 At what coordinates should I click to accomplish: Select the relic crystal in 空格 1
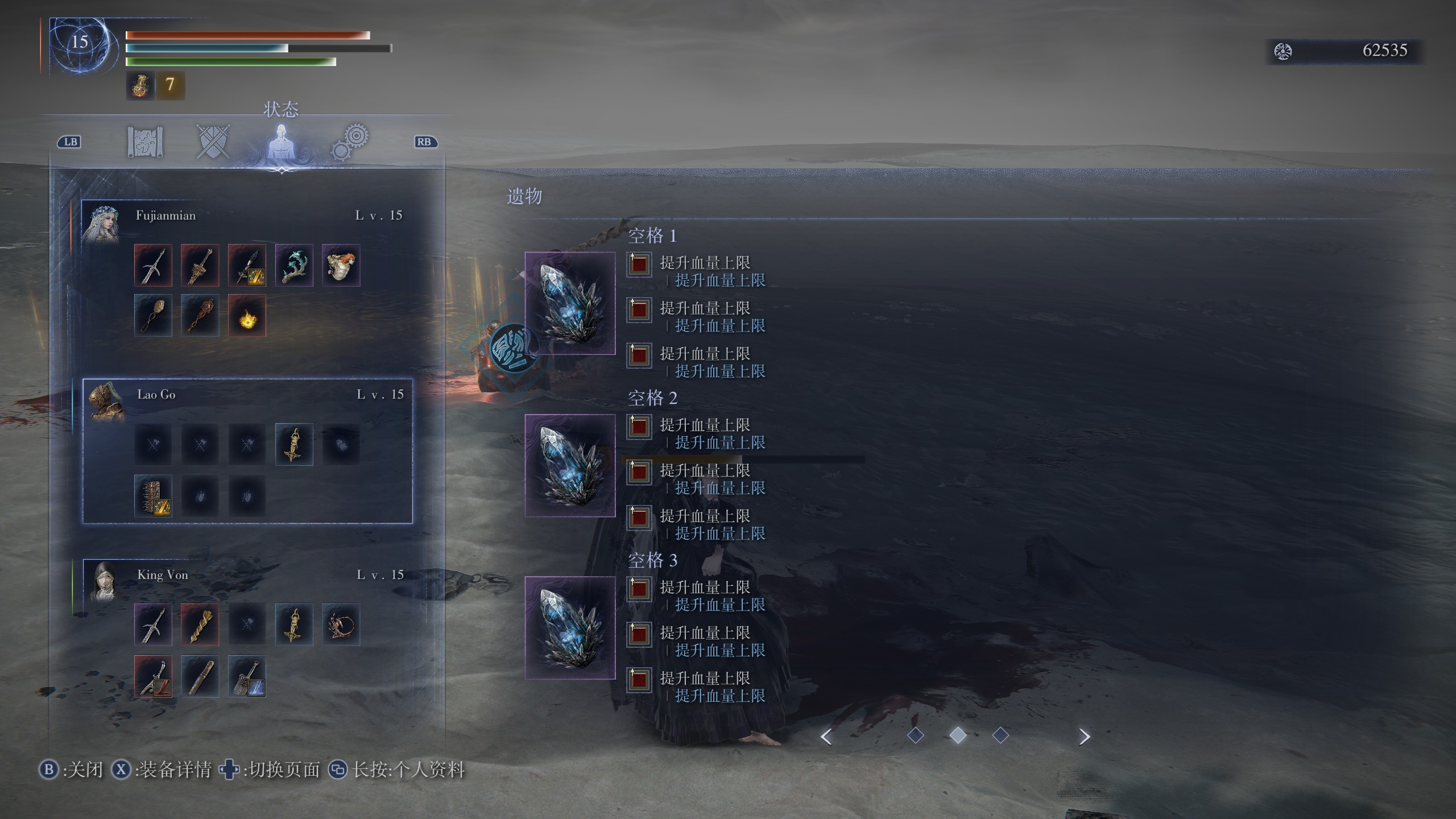tap(570, 303)
